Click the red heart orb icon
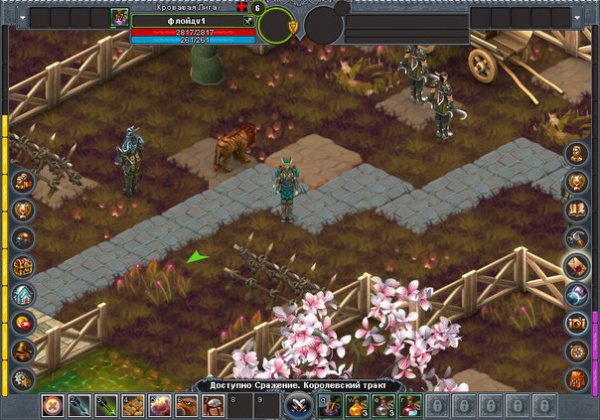The height and width of the screenshot is (420, 600). pyautogui.click(x=24, y=322)
